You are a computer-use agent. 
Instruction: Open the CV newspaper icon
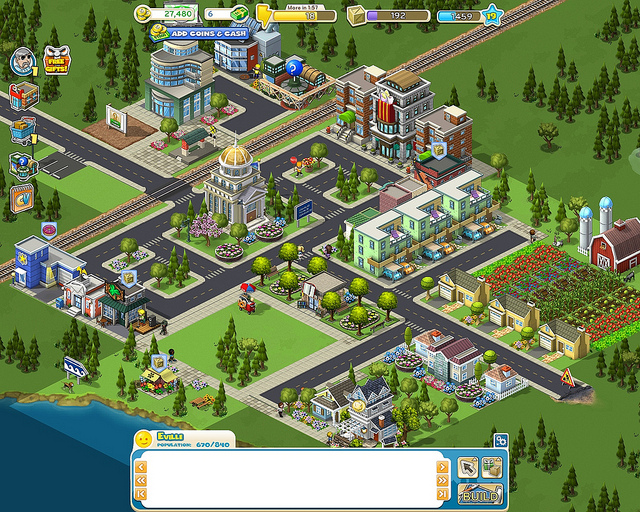tap(22, 199)
